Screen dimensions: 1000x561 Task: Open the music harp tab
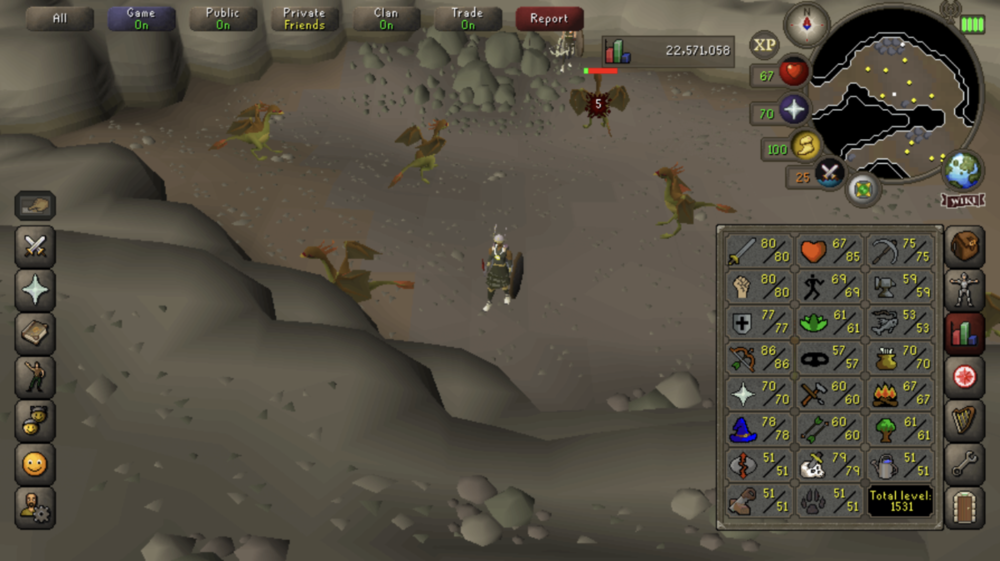[965, 420]
